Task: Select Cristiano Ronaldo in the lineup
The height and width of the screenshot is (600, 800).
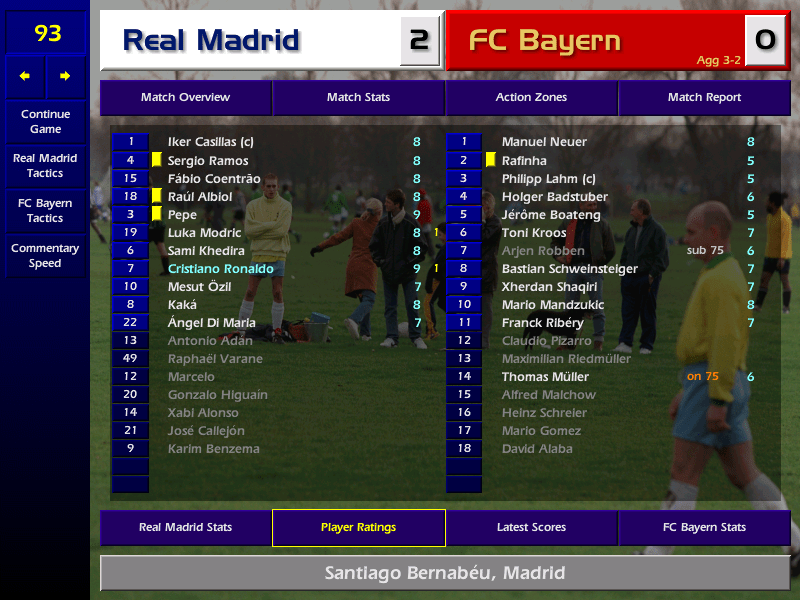Action: click(221, 269)
